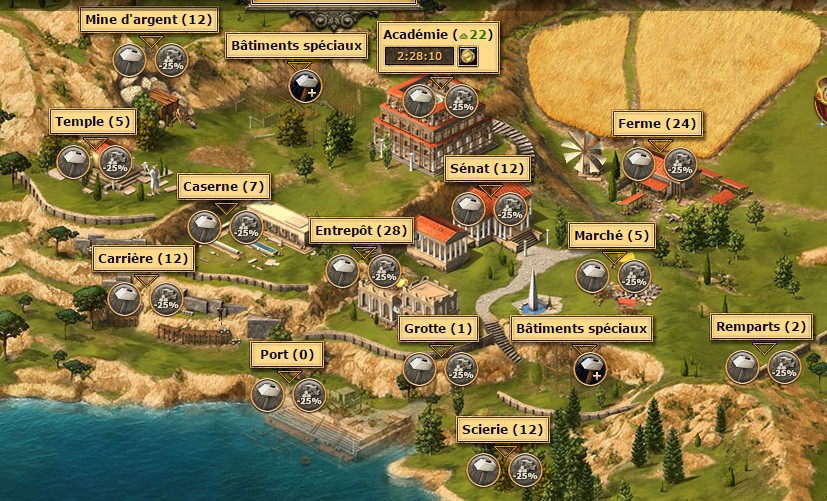Upgrade the Carrière with its hammer icon
The height and width of the screenshot is (501, 827).
[x=124, y=297]
